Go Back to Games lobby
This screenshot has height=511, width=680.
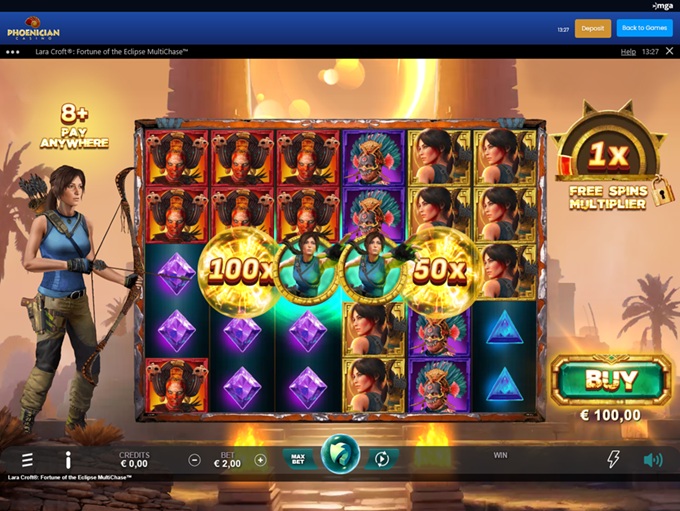(644, 28)
